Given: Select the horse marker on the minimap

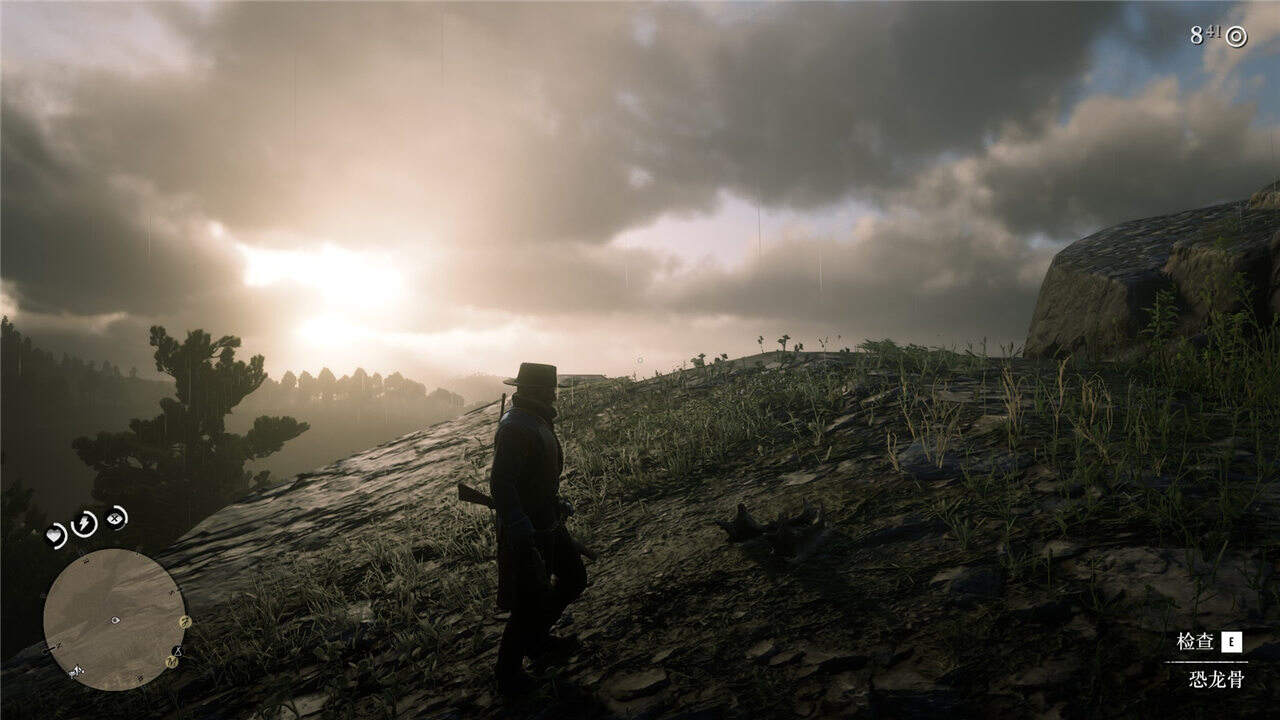Looking at the screenshot, I should pyautogui.click(x=76, y=671).
